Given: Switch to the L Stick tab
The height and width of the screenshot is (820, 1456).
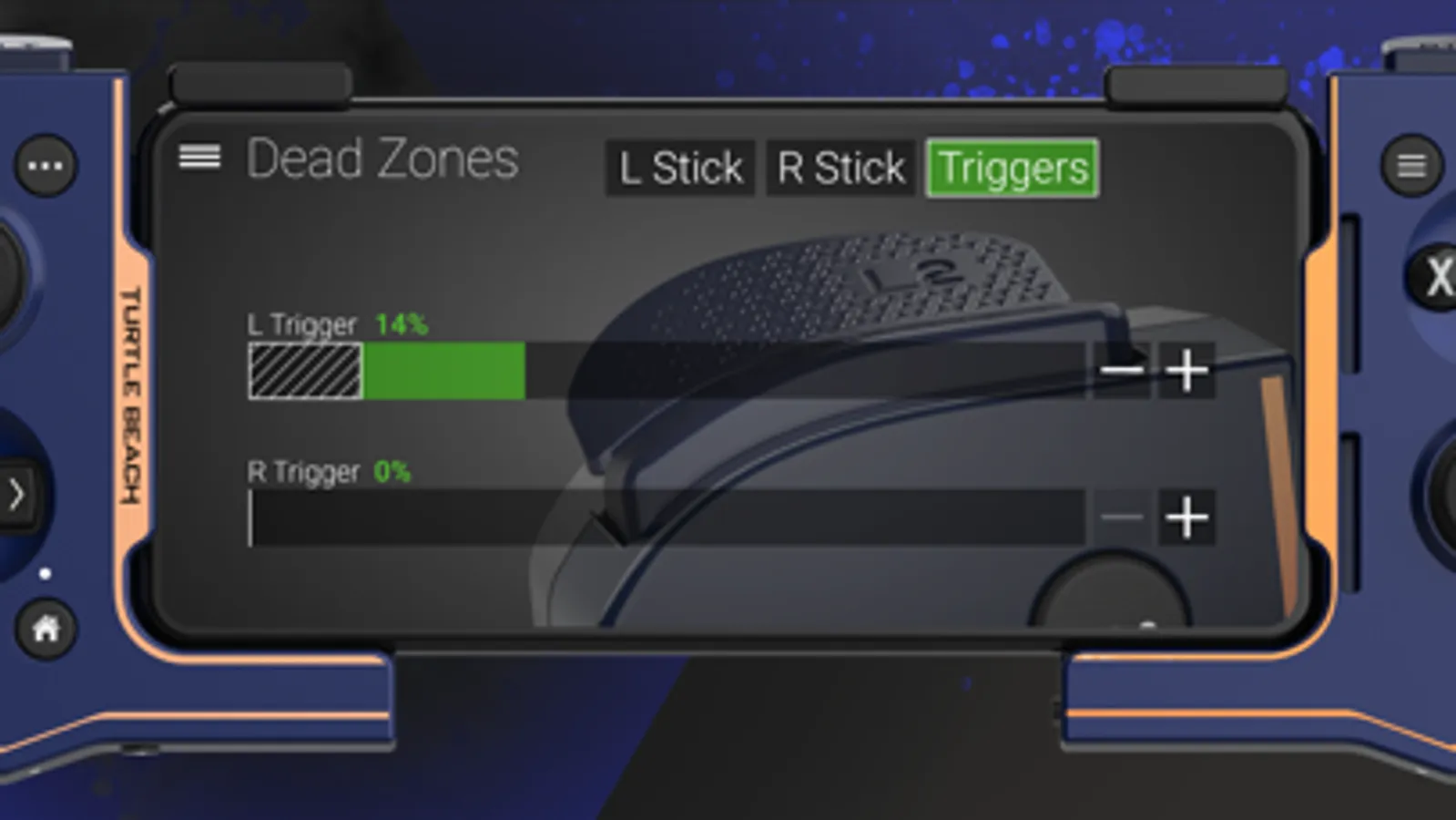Looking at the screenshot, I should coord(679,167).
